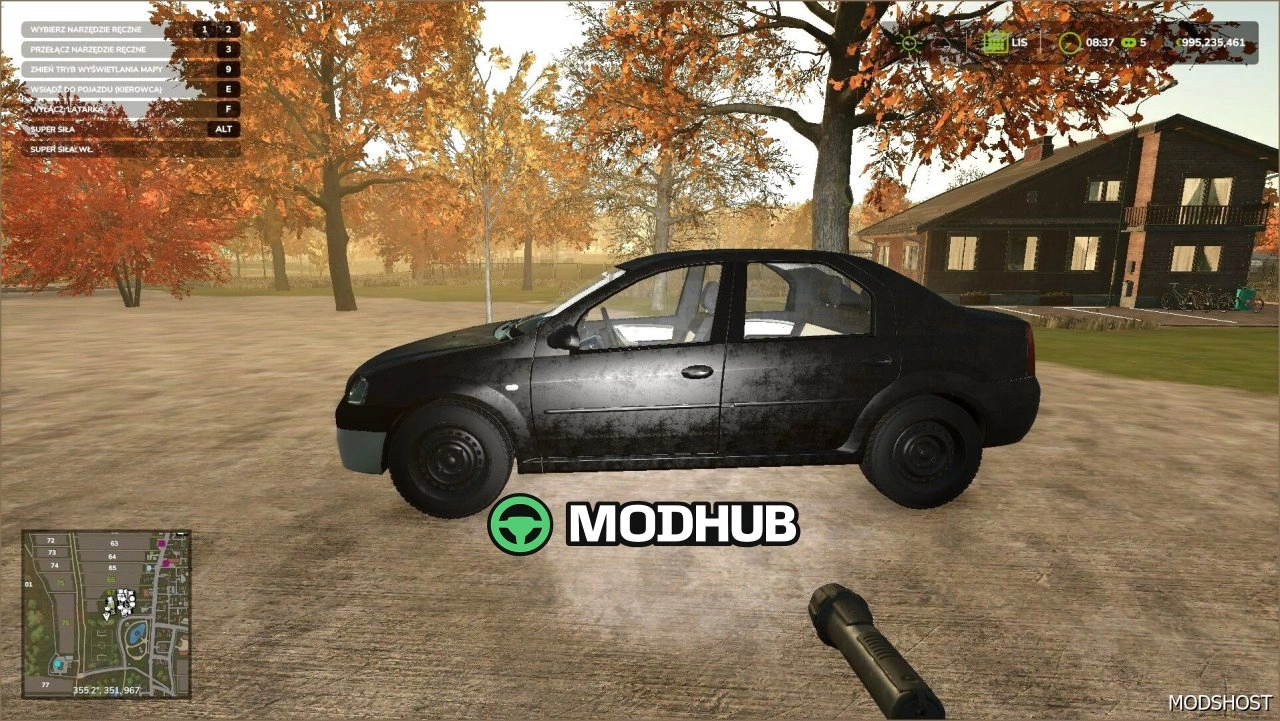1280x721 pixels.
Task: Click the time speed multiplier showing 5
Action: 1143,43
